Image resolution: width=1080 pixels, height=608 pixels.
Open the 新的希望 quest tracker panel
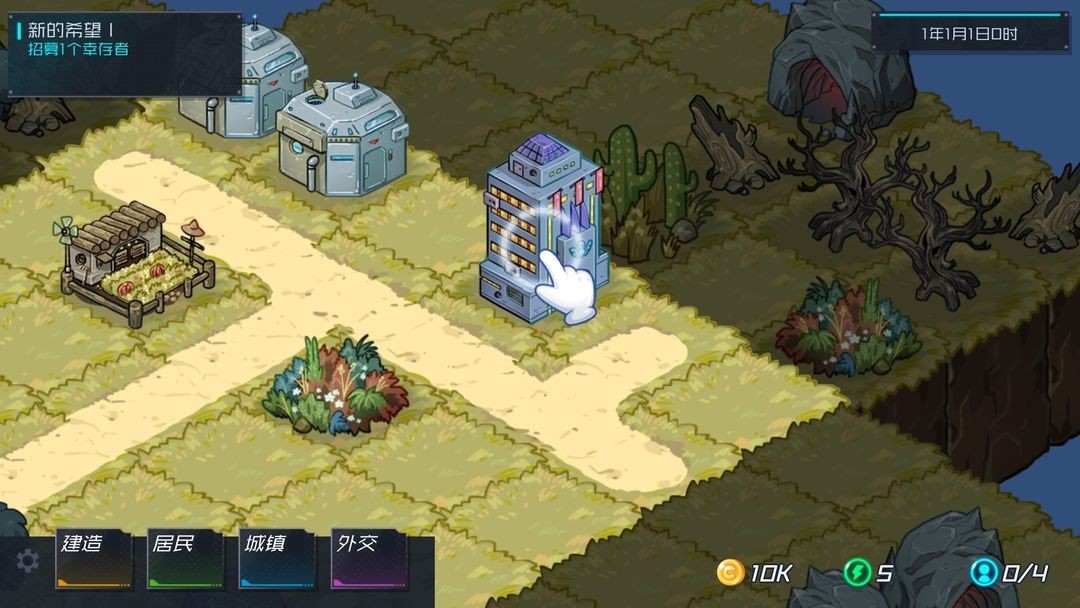click(125, 53)
